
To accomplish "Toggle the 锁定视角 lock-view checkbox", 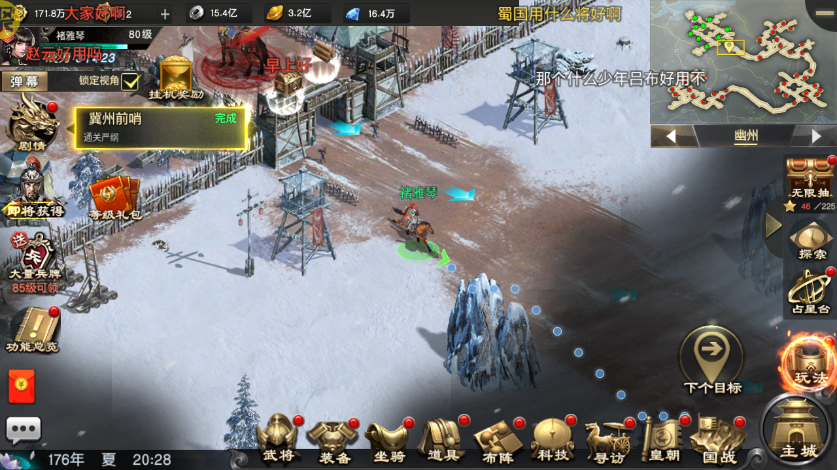I will 130,81.
